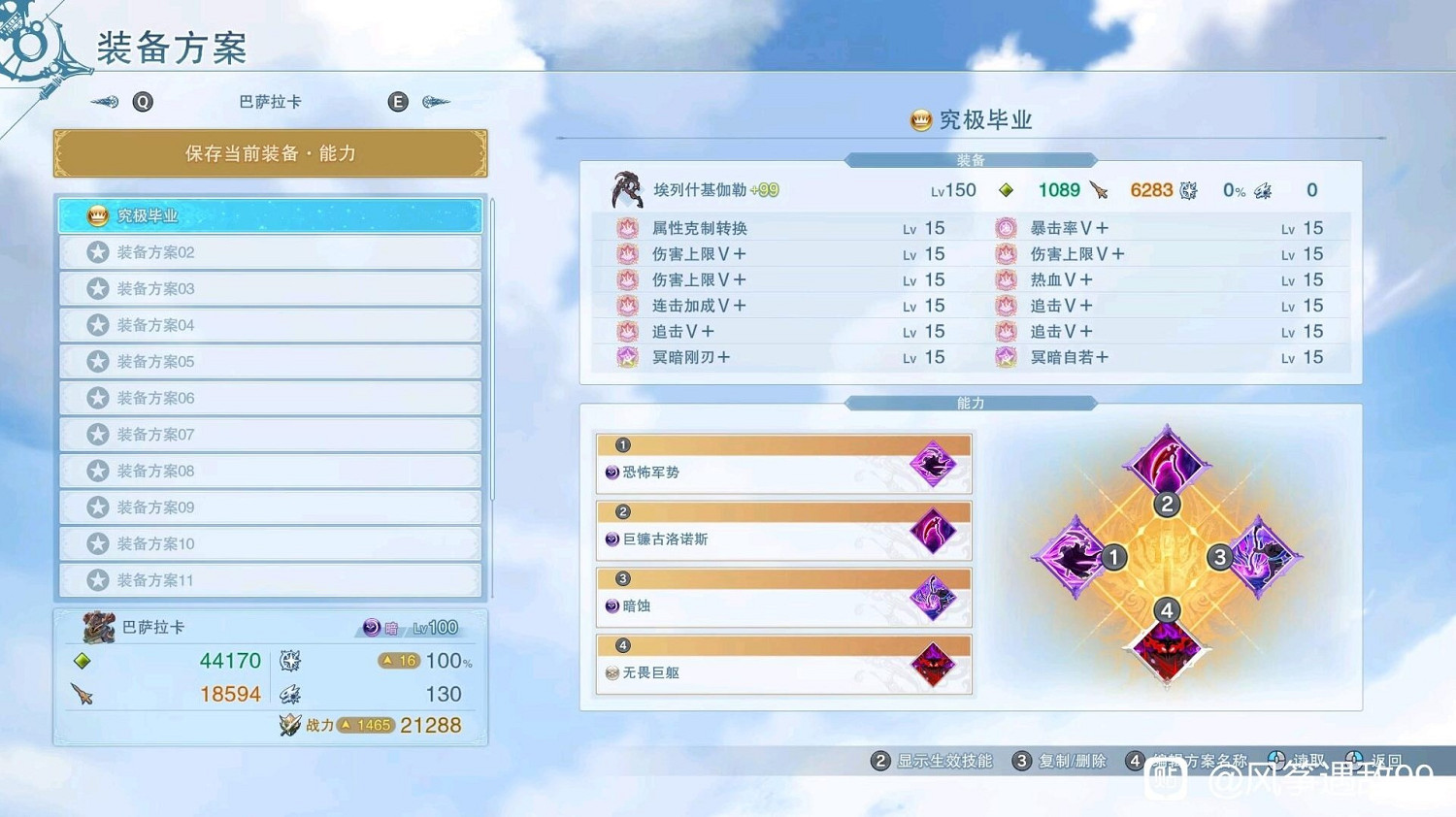This screenshot has height=817, width=1456.
Task: Click the 冥暗刚刃＋ skill icon
Action: [627, 357]
